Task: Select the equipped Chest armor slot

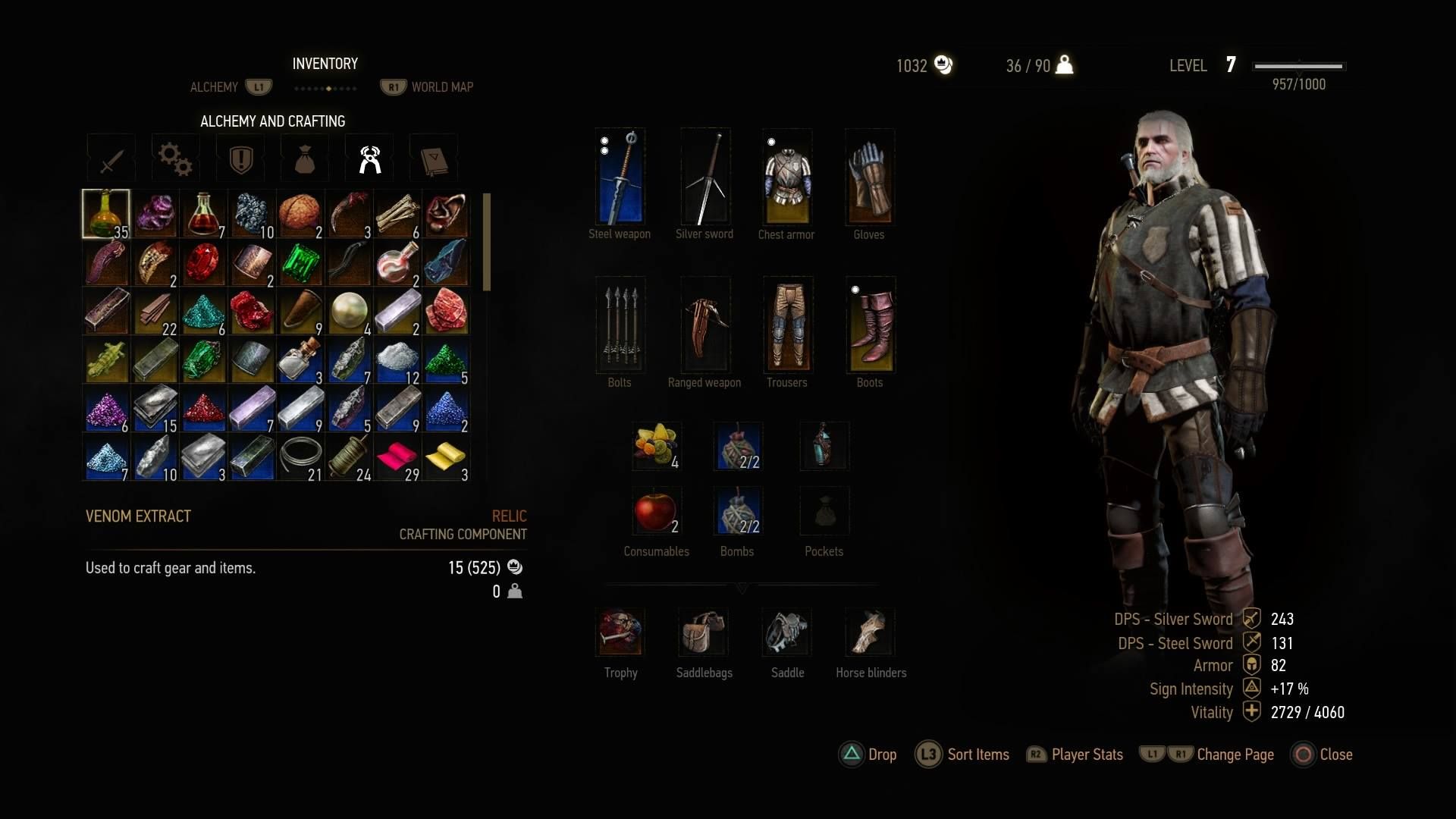Action: [786, 177]
